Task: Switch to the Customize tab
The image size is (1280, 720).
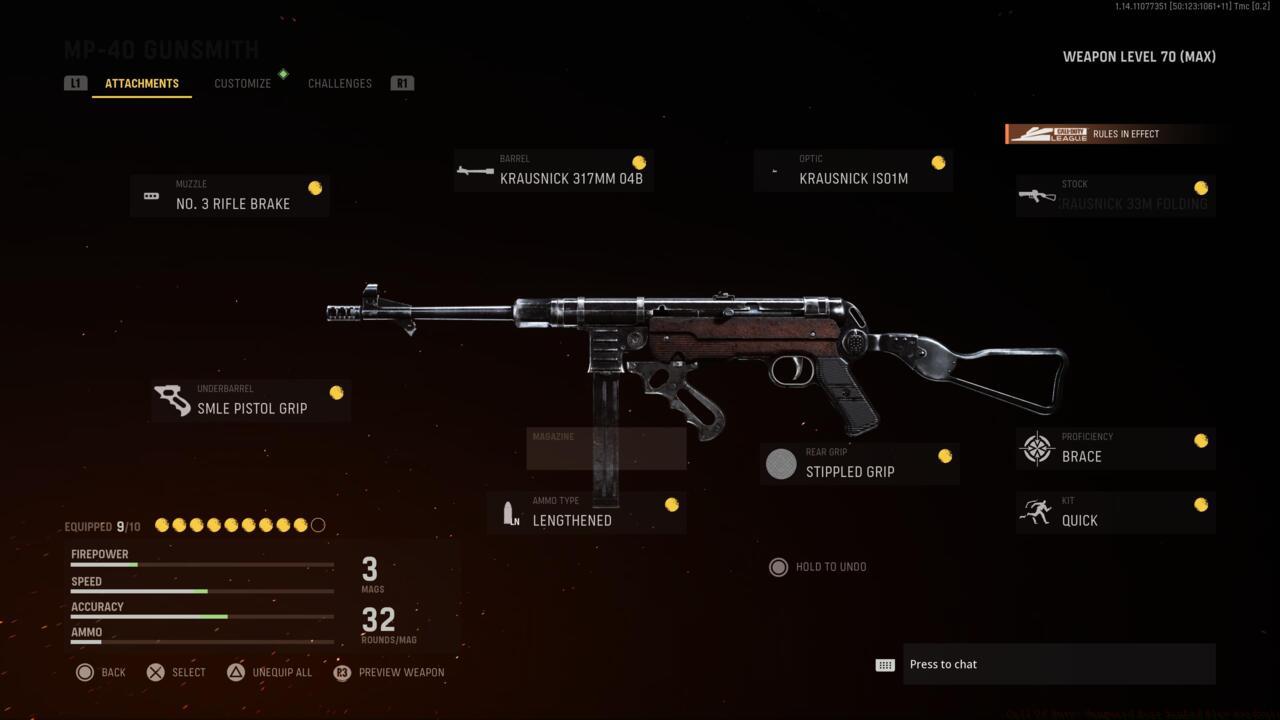Action: (x=242, y=83)
